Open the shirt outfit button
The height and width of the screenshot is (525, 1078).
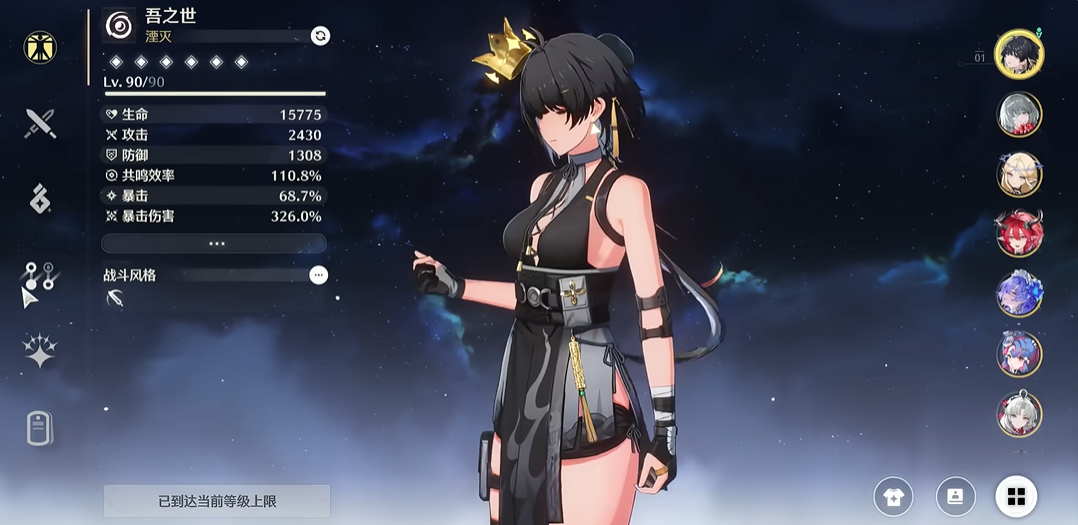point(893,496)
